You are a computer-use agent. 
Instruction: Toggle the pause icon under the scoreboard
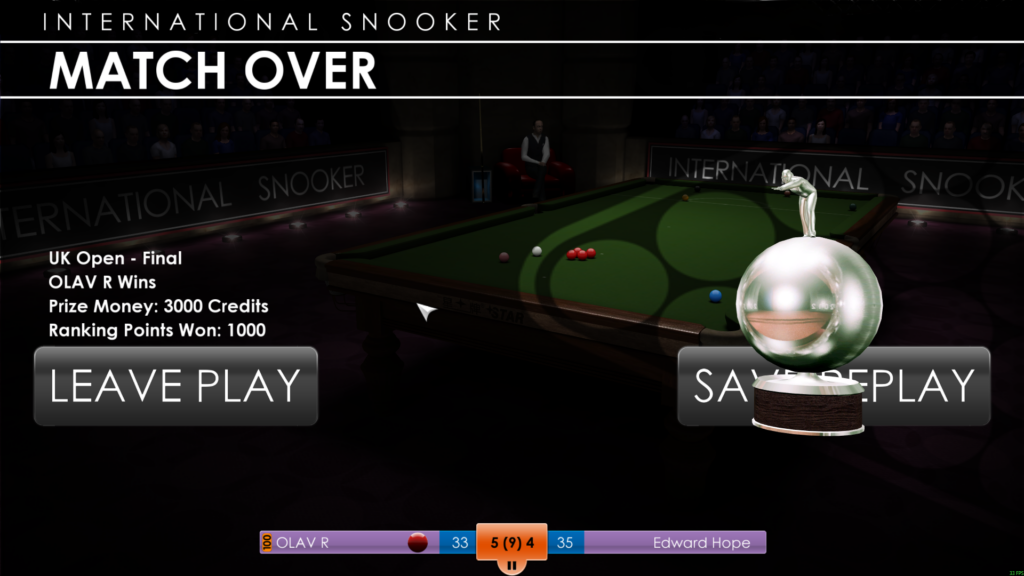tap(511, 566)
